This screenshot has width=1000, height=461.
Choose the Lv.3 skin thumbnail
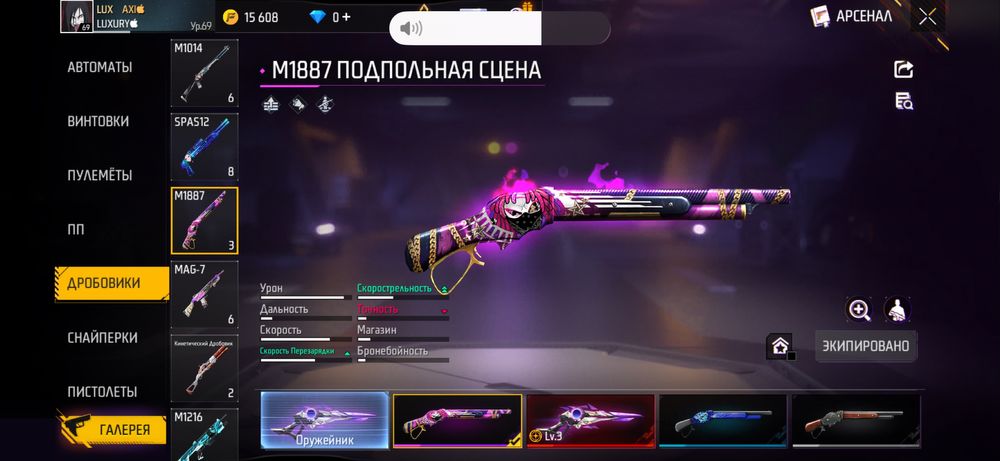tap(590, 420)
